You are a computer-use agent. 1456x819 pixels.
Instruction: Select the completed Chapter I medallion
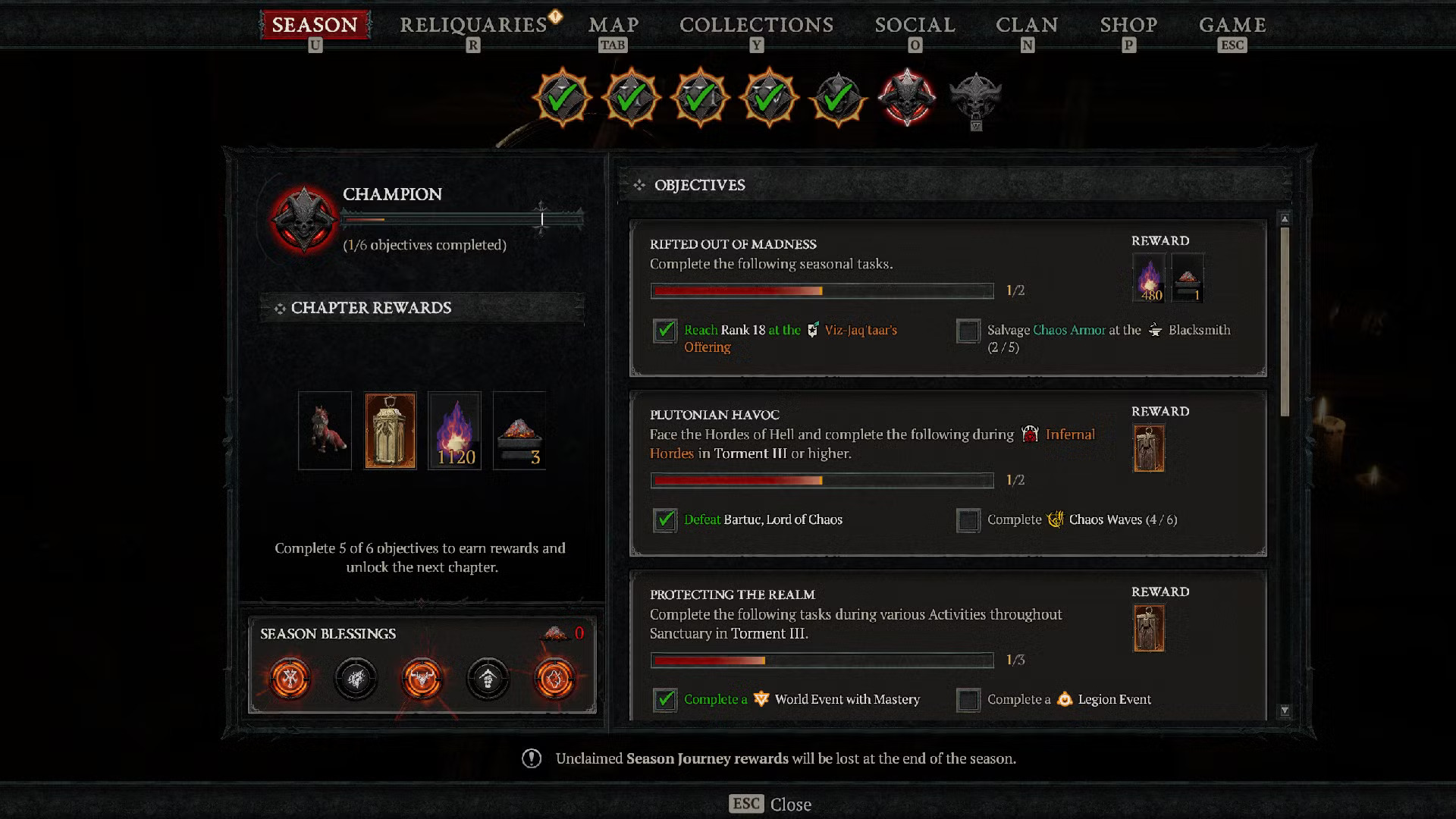[562, 97]
